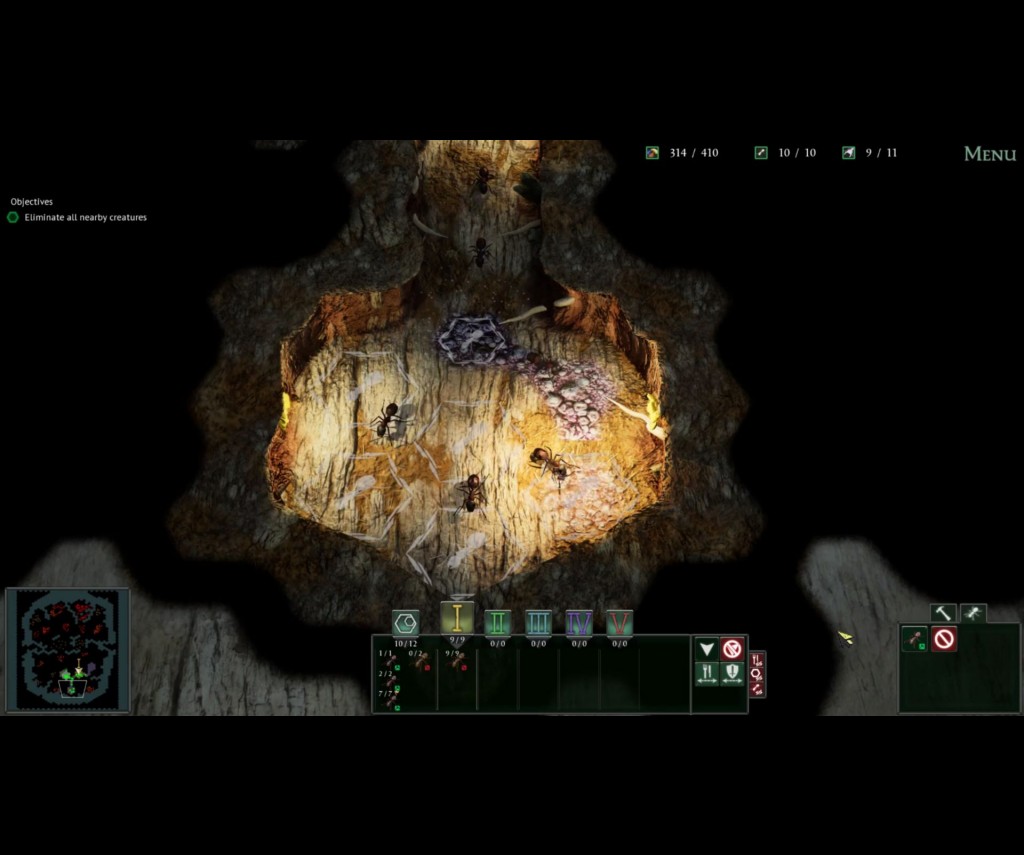Click the red cancel icon in build panel
This screenshot has height=855, width=1024.
click(943, 639)
